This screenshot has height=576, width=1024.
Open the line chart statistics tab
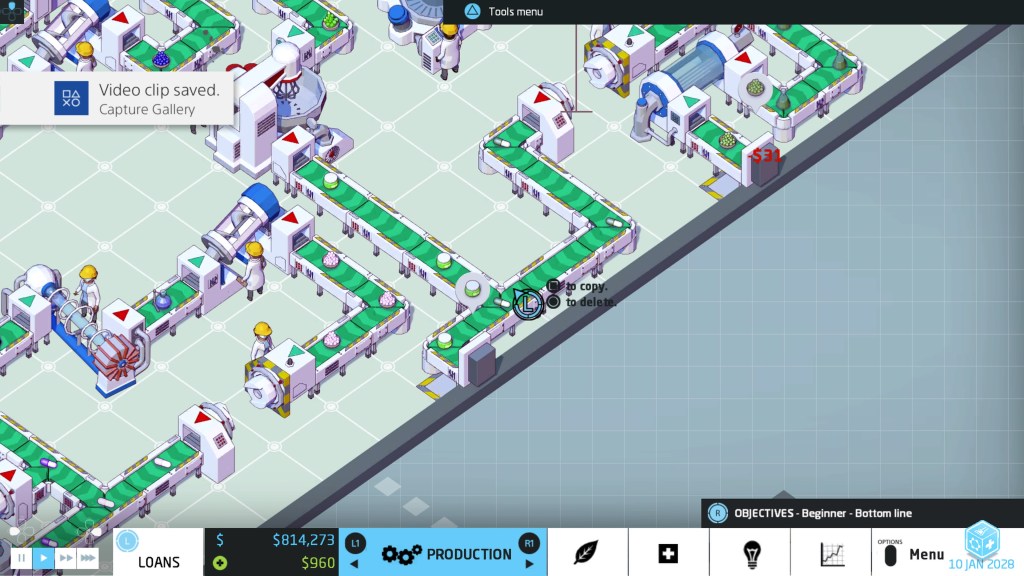831,553
